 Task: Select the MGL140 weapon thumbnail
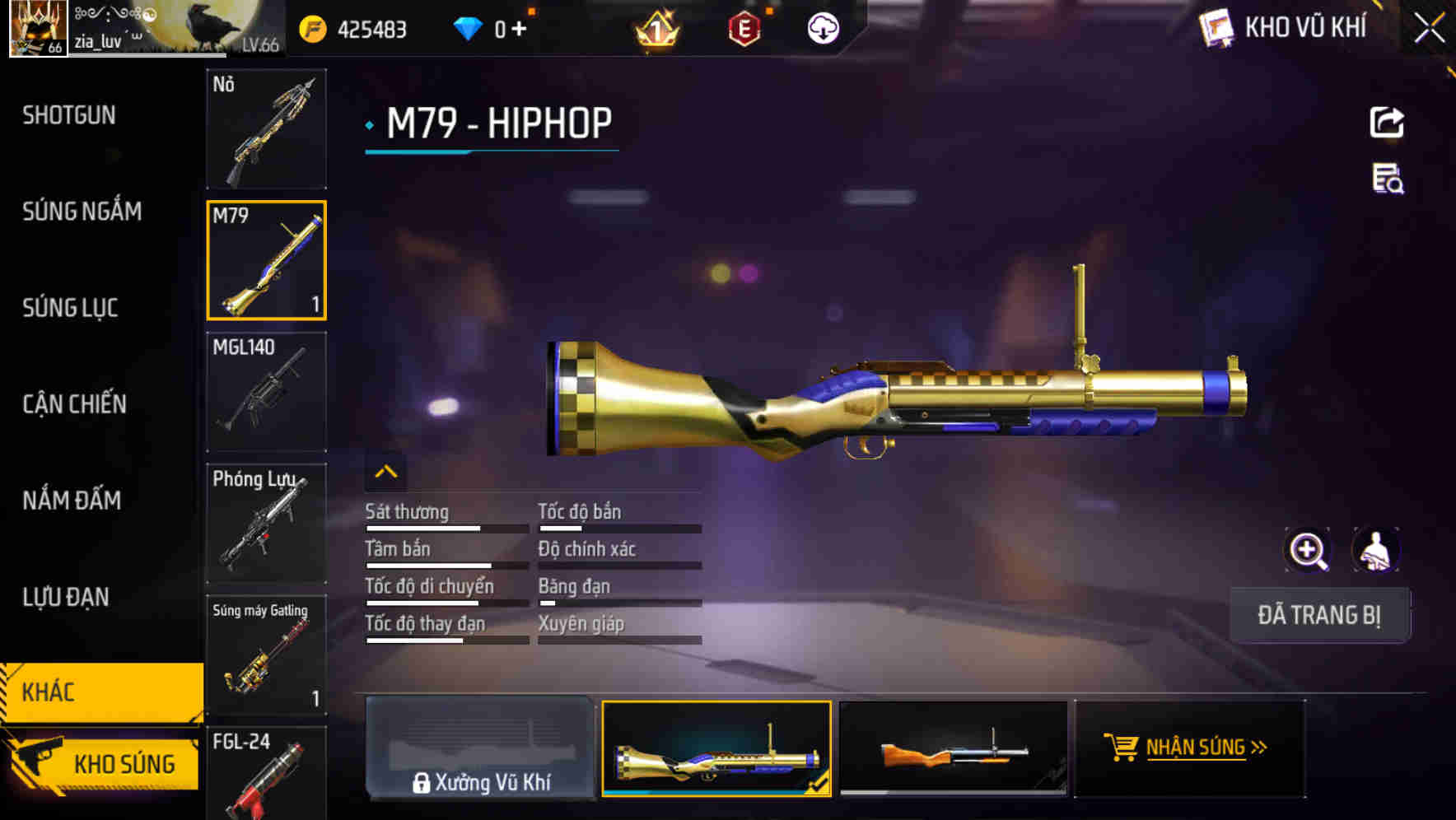click(x=265, y=394)
